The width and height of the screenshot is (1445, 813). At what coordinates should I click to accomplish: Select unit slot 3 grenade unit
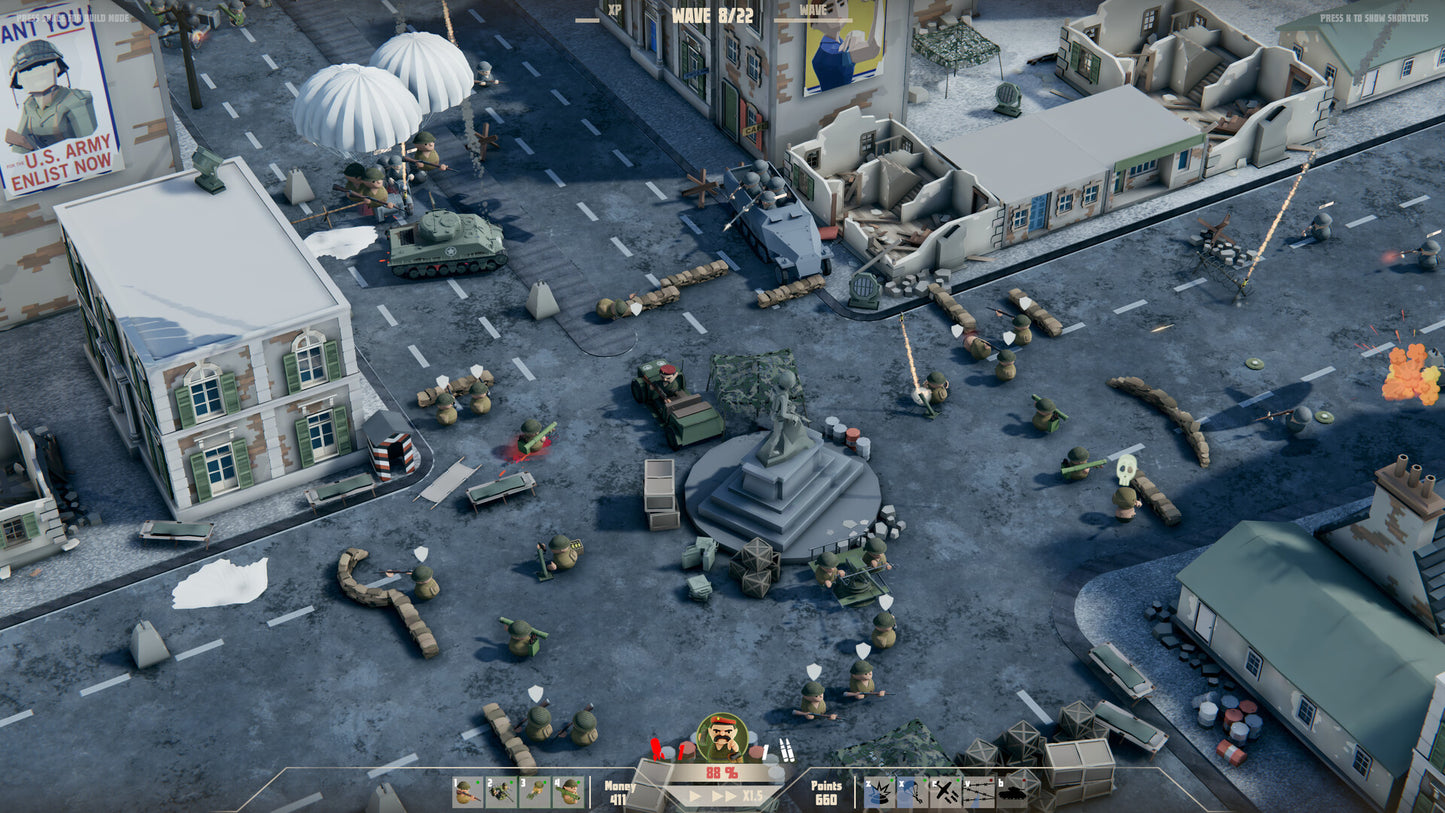coord(534,793)
